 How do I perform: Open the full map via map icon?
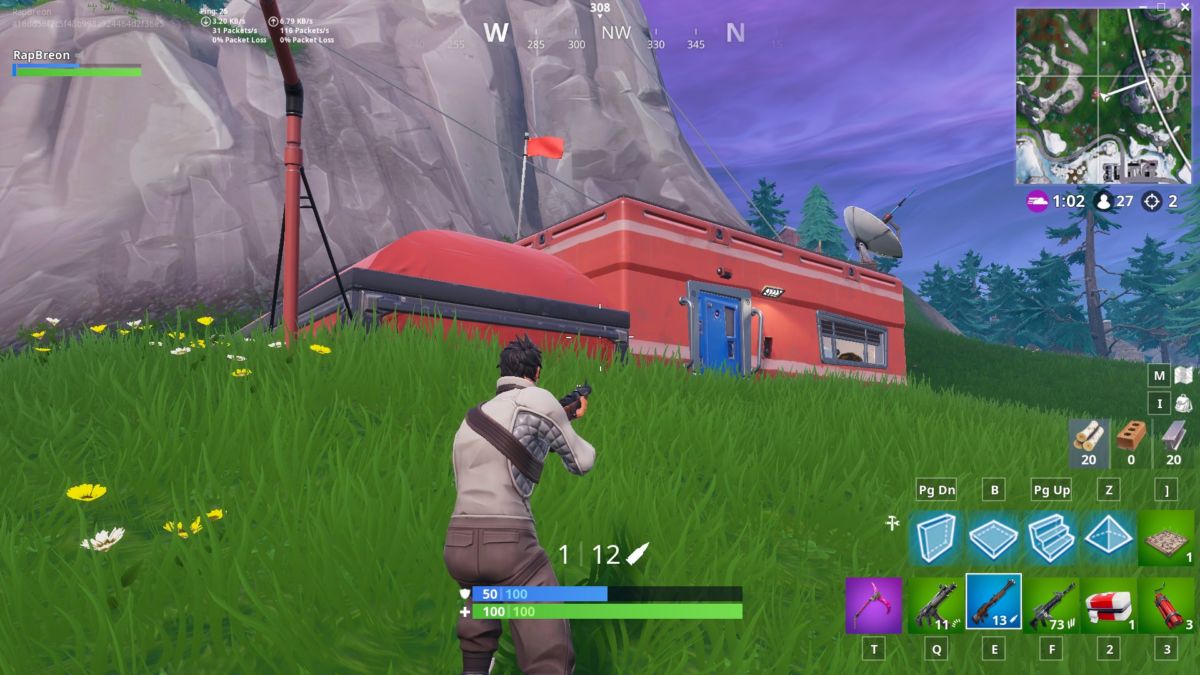click(x=1183, y=376)
